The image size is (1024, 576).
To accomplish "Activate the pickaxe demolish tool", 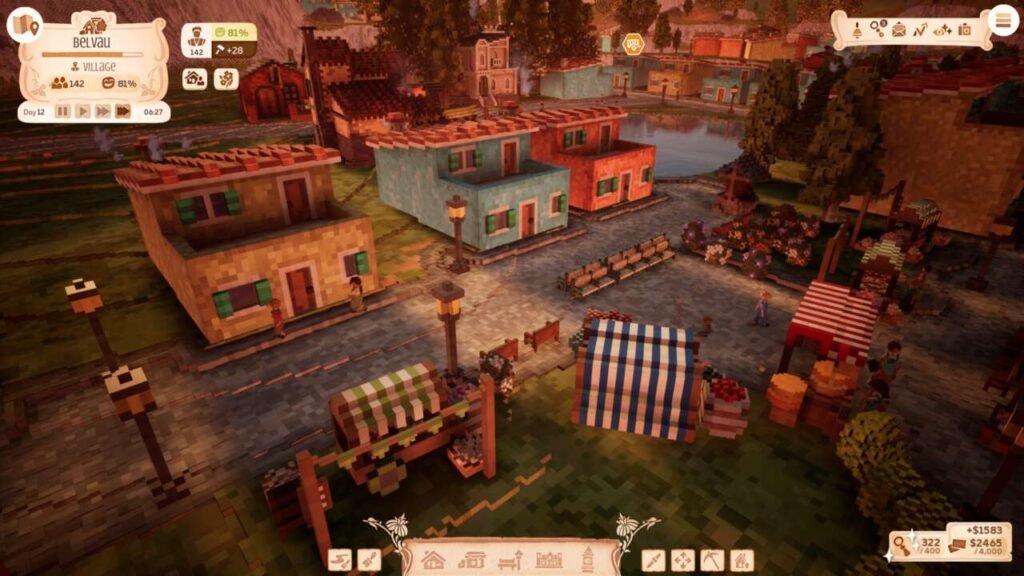I will (711, 560).
